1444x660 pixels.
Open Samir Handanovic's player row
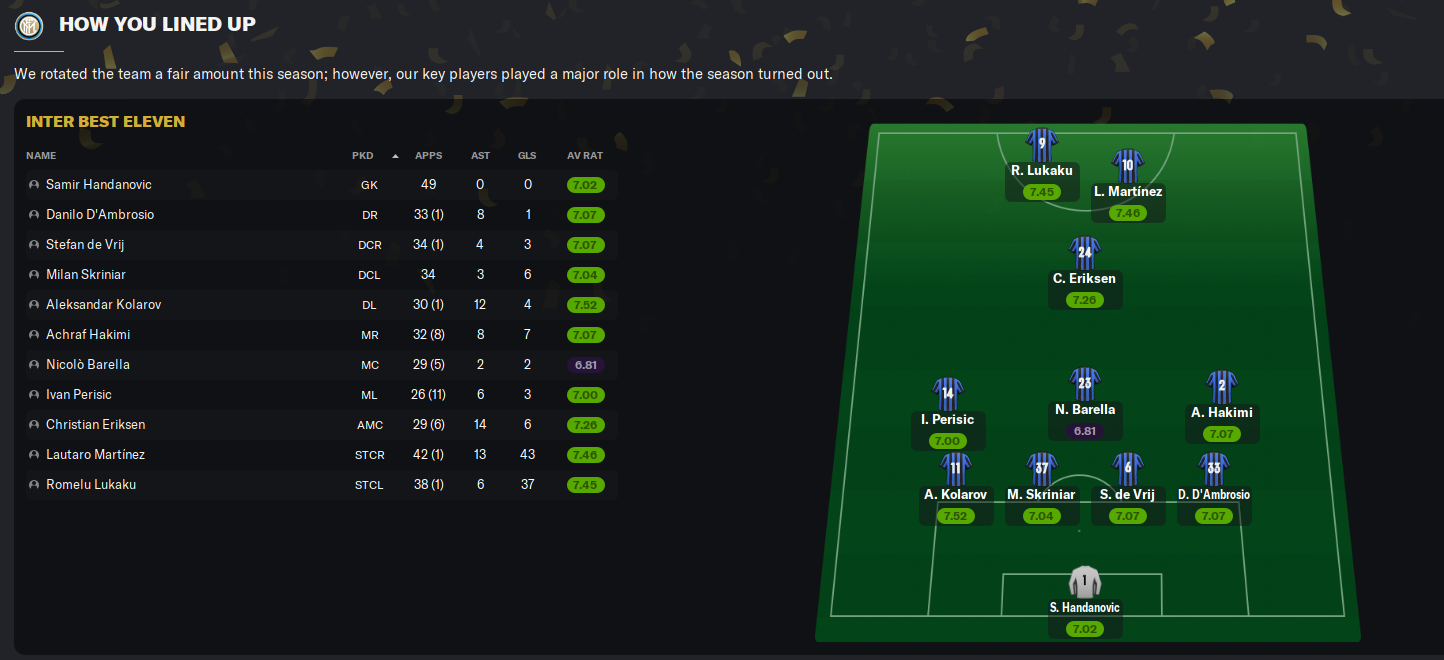pos(99,185)
